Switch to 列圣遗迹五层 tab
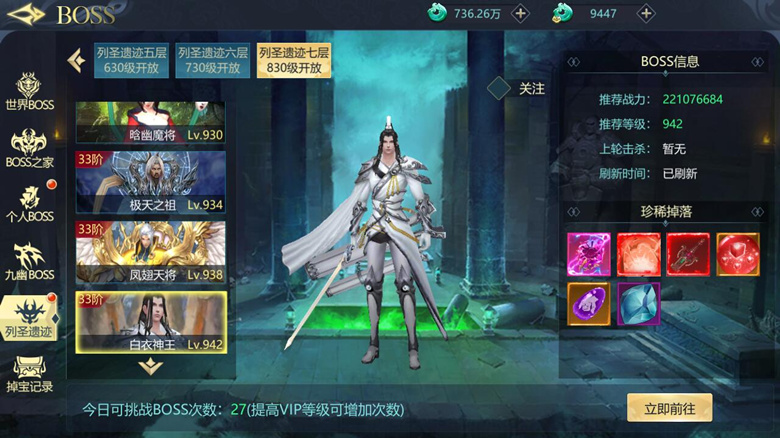 (130, 60)
